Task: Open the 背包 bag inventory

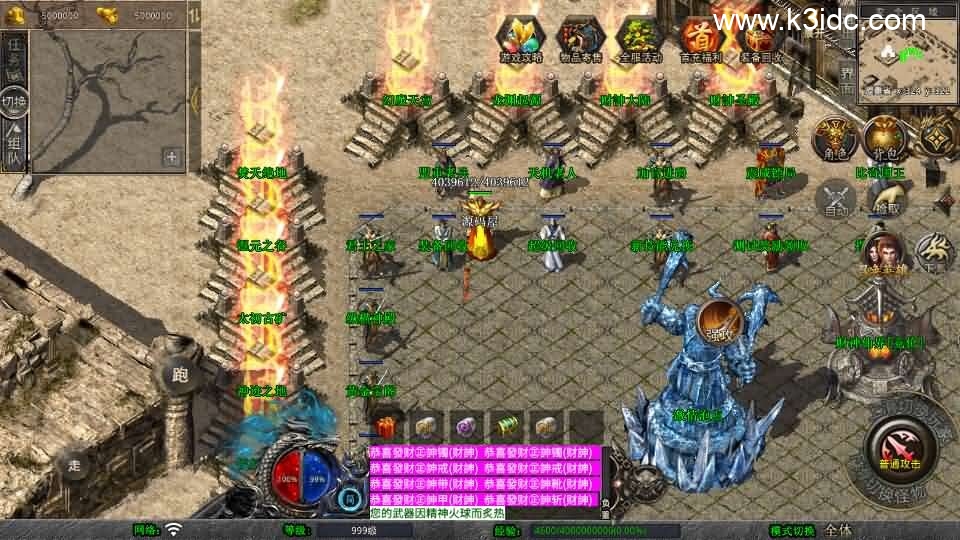Action: coord(882,139)
